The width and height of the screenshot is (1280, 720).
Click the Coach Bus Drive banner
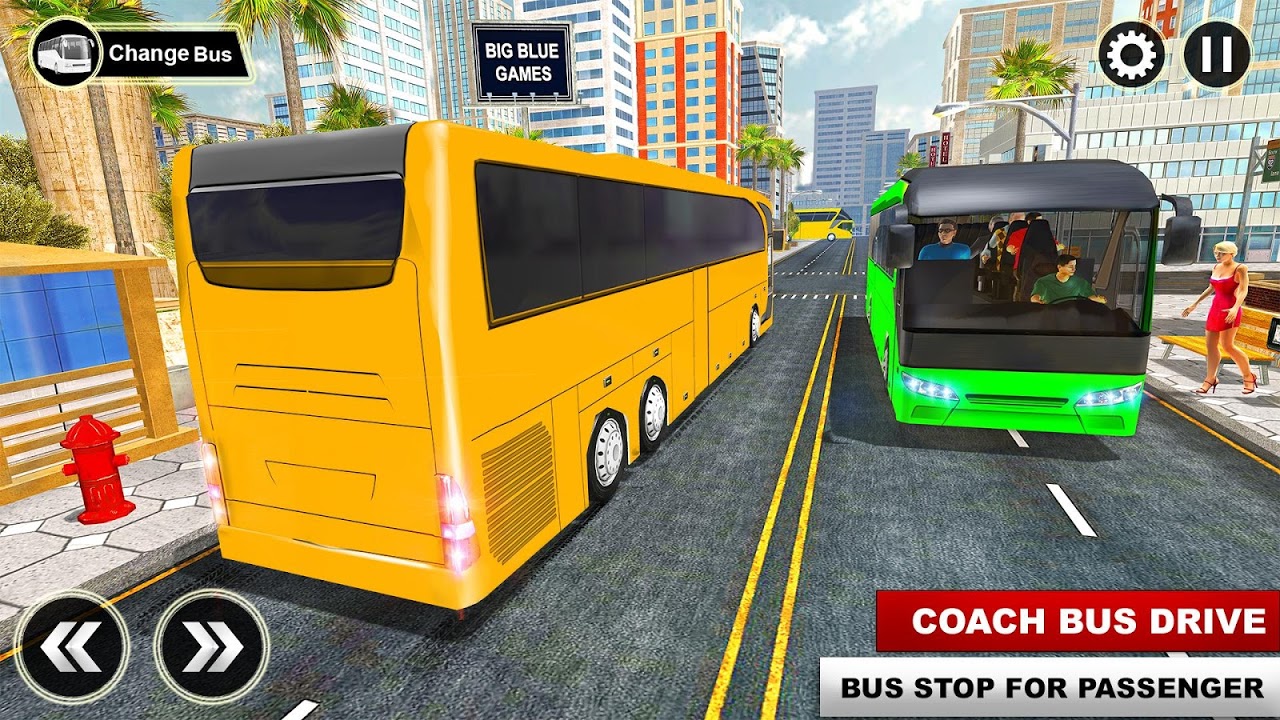pyautogui.click(x=1073, y=620)
